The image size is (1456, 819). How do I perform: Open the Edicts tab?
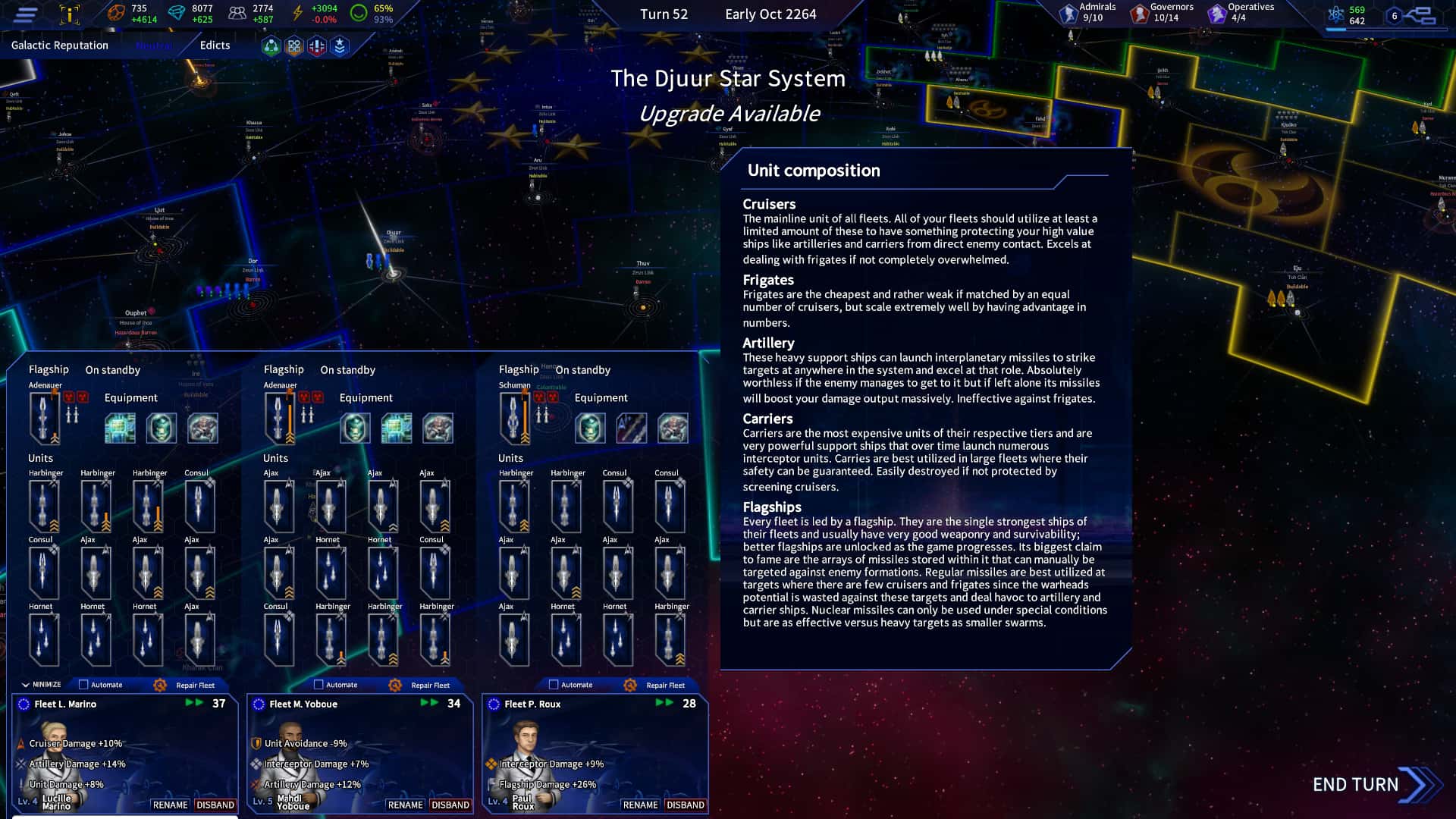click(214, 45)
